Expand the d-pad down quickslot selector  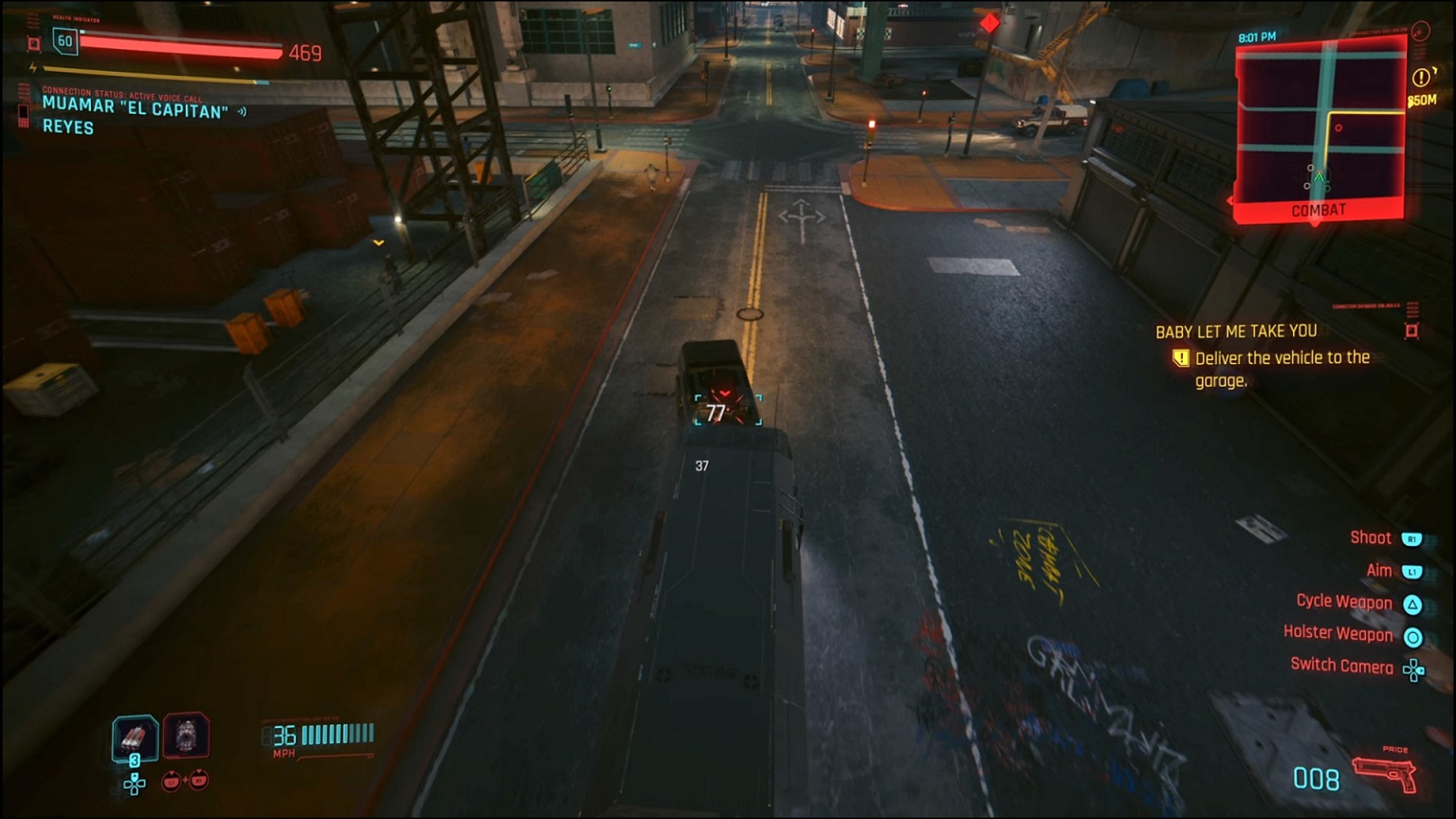pyautogui.click(x=134, y=785)
